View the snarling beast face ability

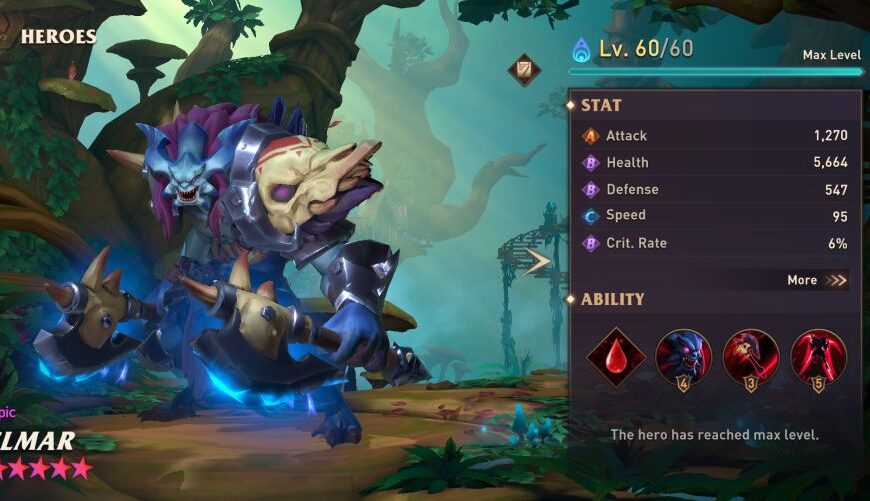coord(683,356)
